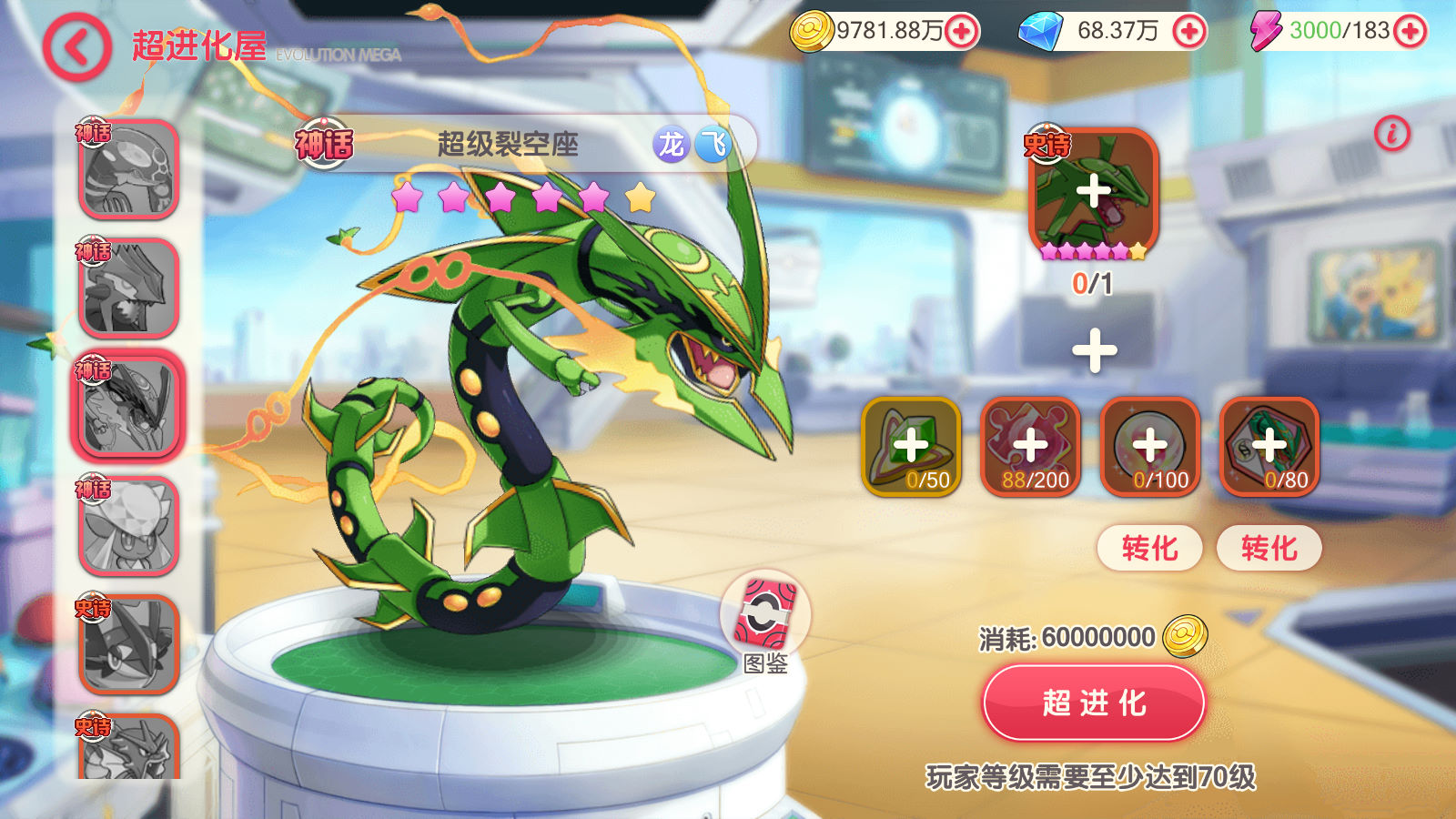Add more blue diamonds
Viewport: 1456px width, 819px height.
(x=1188, y=31)
